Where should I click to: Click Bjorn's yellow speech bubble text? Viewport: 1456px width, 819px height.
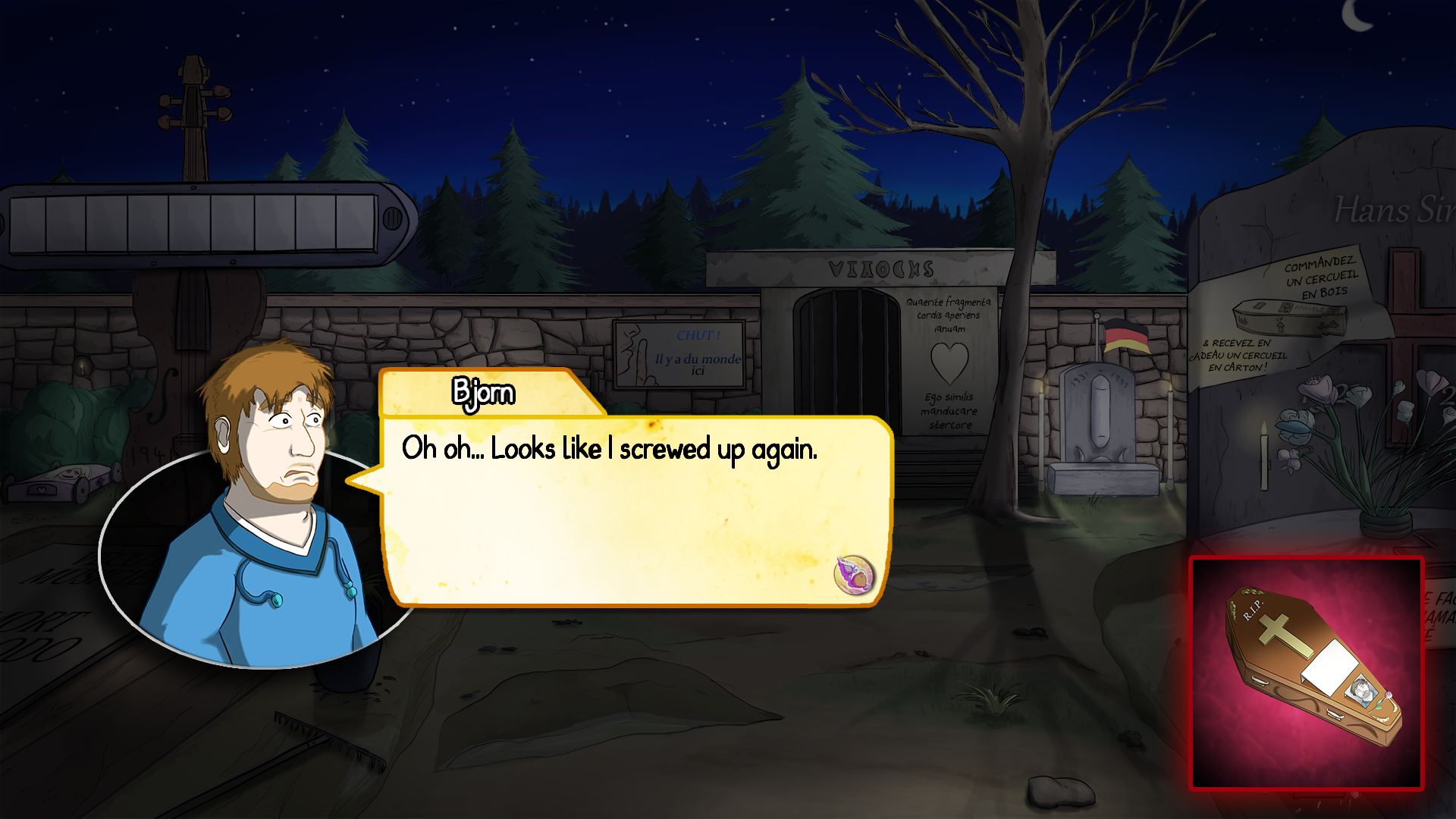[x=609, y=449]
